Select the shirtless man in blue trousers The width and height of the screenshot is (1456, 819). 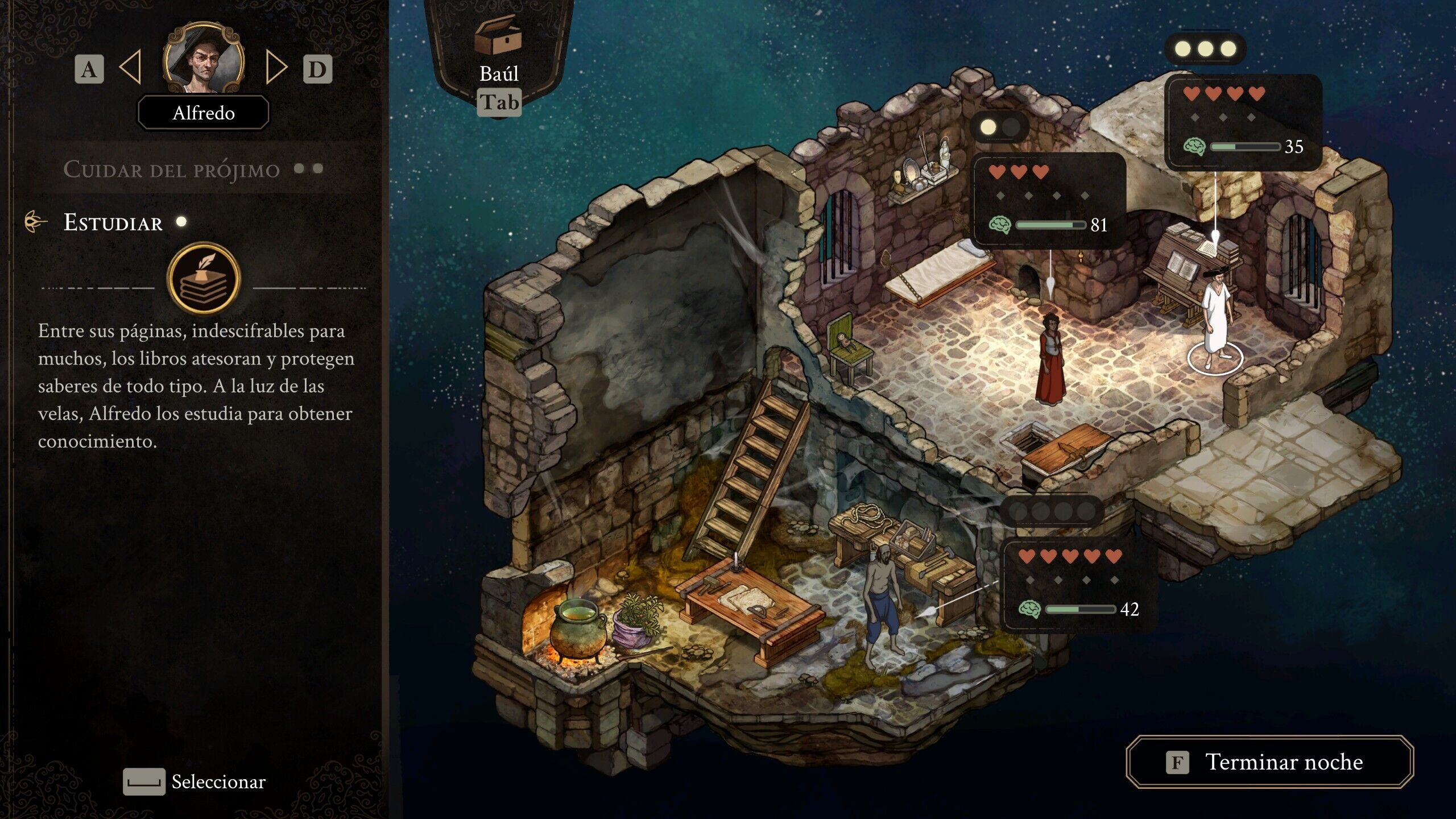tap(882, 603)
